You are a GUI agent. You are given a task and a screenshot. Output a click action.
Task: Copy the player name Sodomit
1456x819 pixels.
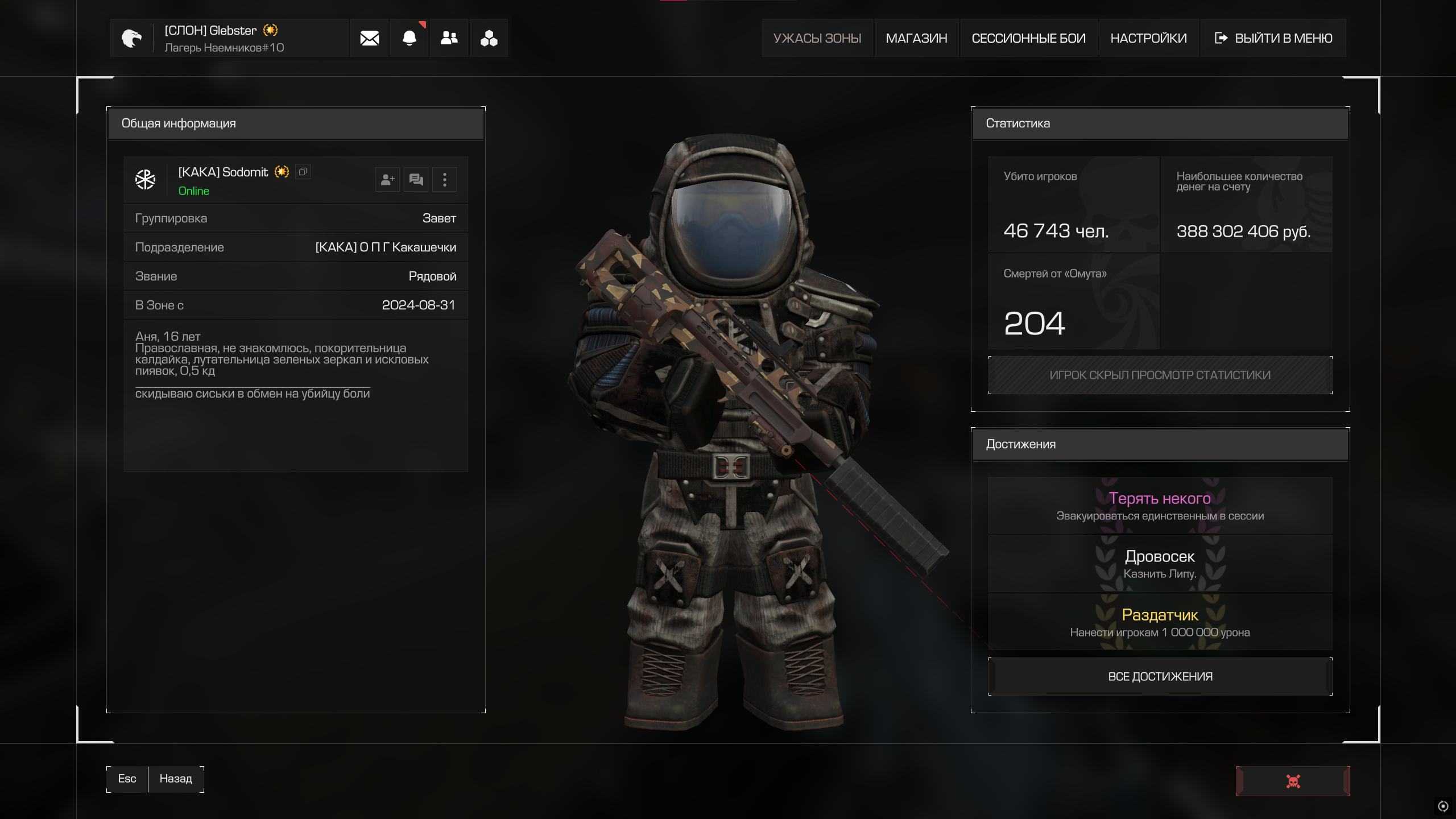pyautogui.click(x=303, y=172)
